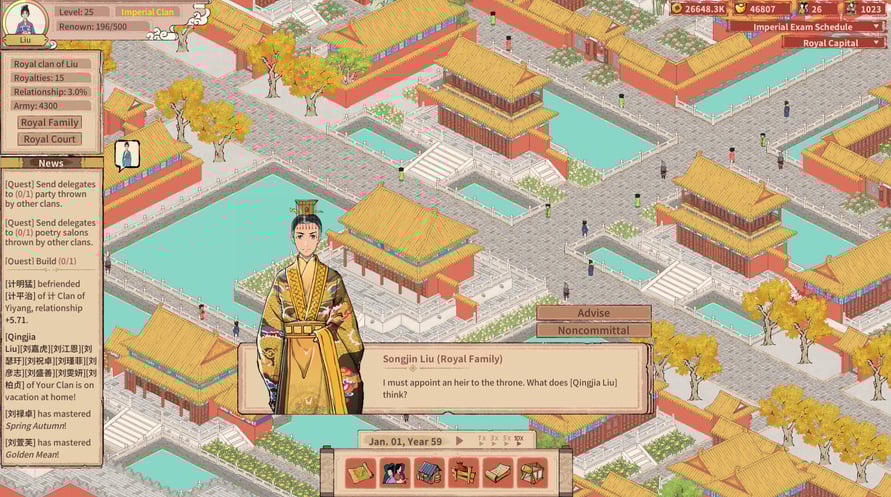The height and width of the screenshot is (497, 891).
Task: Open the clan members portrait icon
Action: pos(394,472)
